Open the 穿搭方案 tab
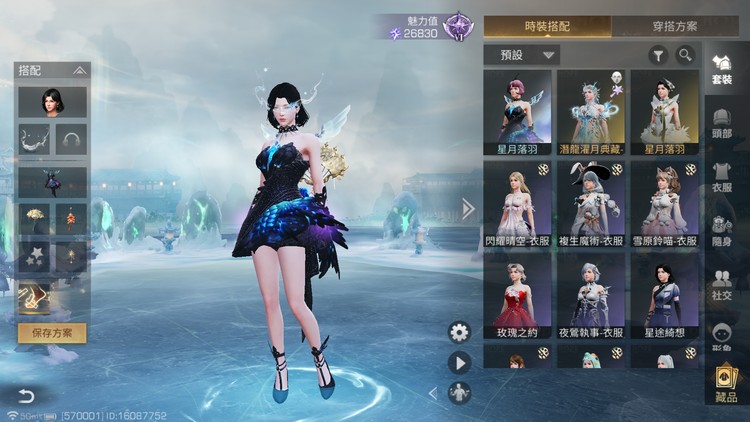The width and height of the screenshot is (750, 422). 671,26
